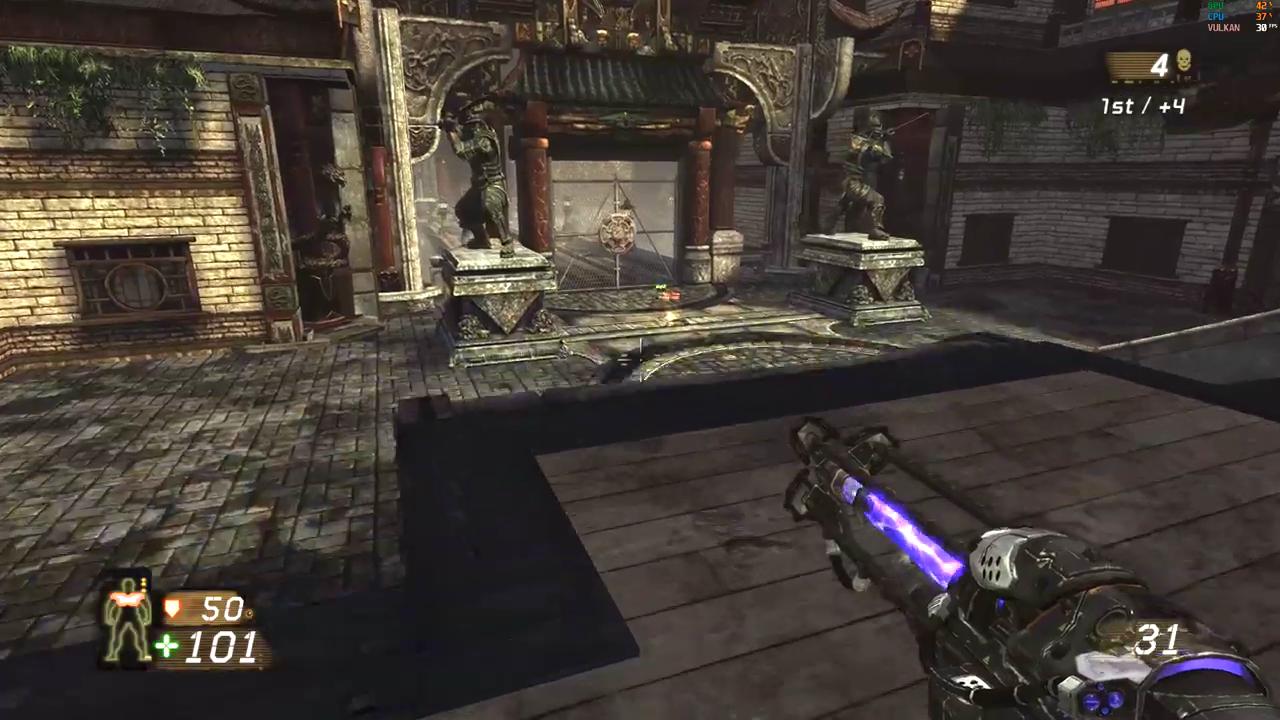Click the VULKAN renderer label in overlay
This screenshot has height=720, width=1280.
click(x=1225, y=28)
